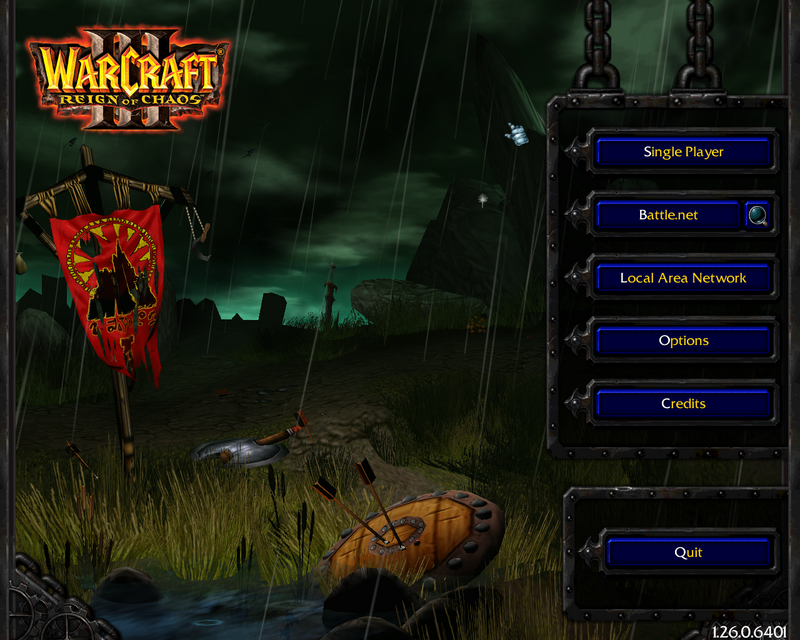Click the magnifying glass icon beside Battle.net
This screenshot has width=800, height=640.
pyautogui.click(x=758, y=215)
